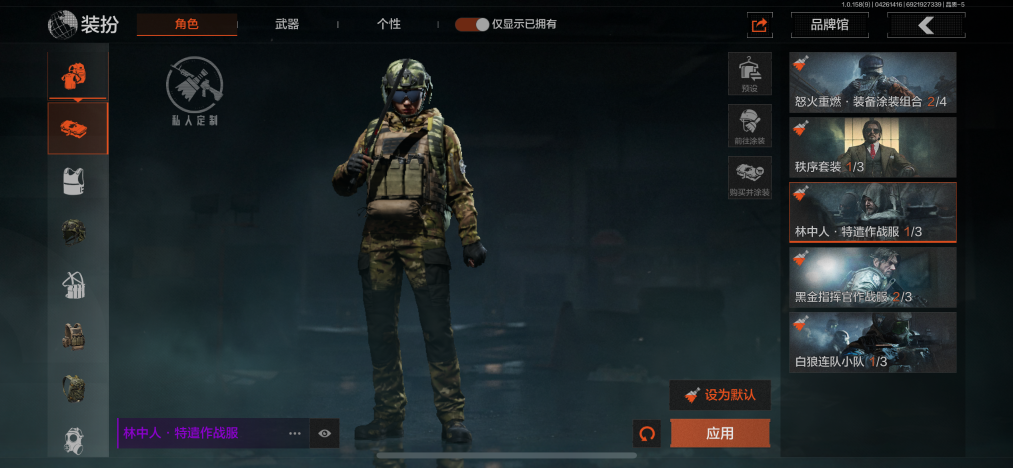Screen dimensions: 1013x468
Task: Set outfit as default with 设为默认
Action: (720, 395)
